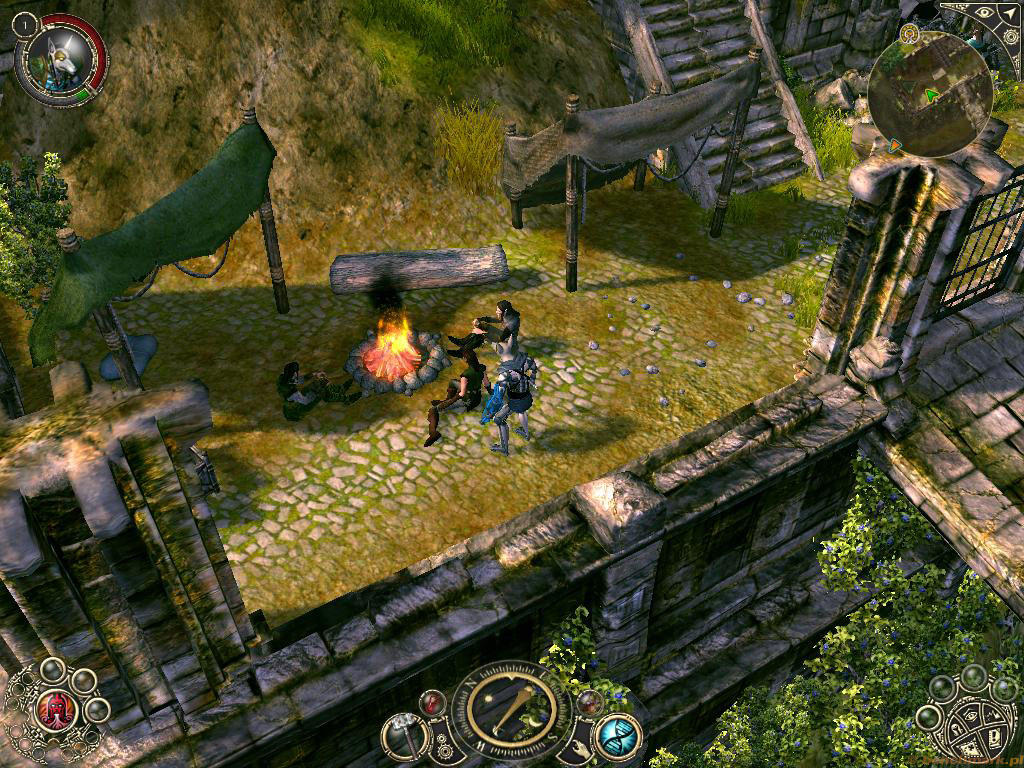Select the small orb slot above the helix icon
This screenshot has width=1024, height=768.
[590, 703]
